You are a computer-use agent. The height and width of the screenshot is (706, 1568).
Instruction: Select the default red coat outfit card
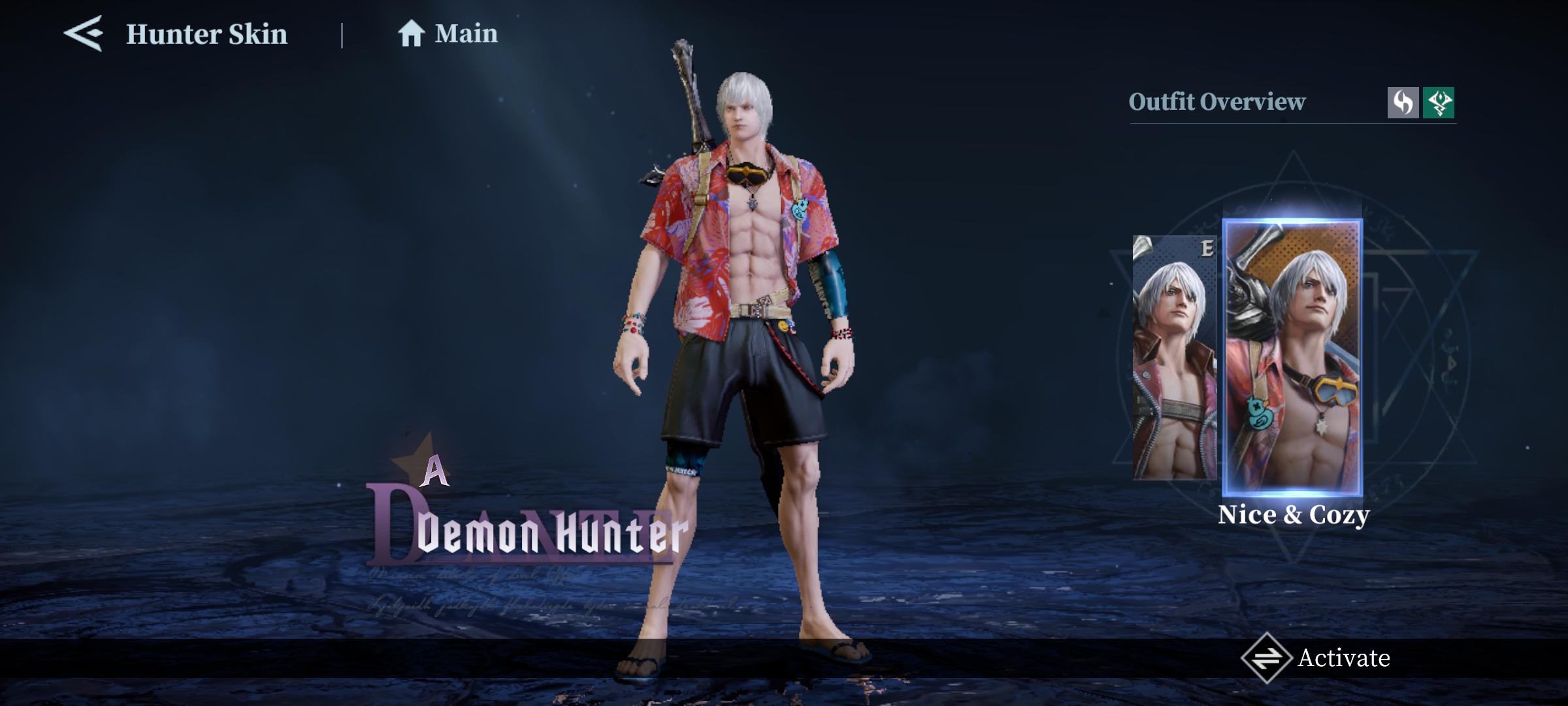tap(1175, 358)
